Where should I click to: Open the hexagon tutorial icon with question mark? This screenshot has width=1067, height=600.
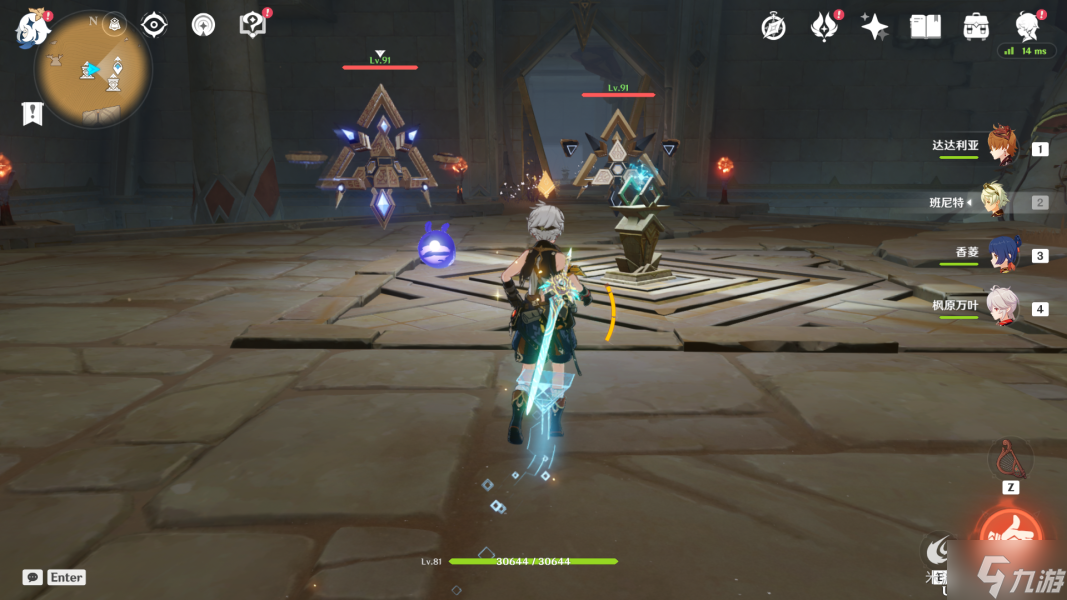[x=253, y=25]
